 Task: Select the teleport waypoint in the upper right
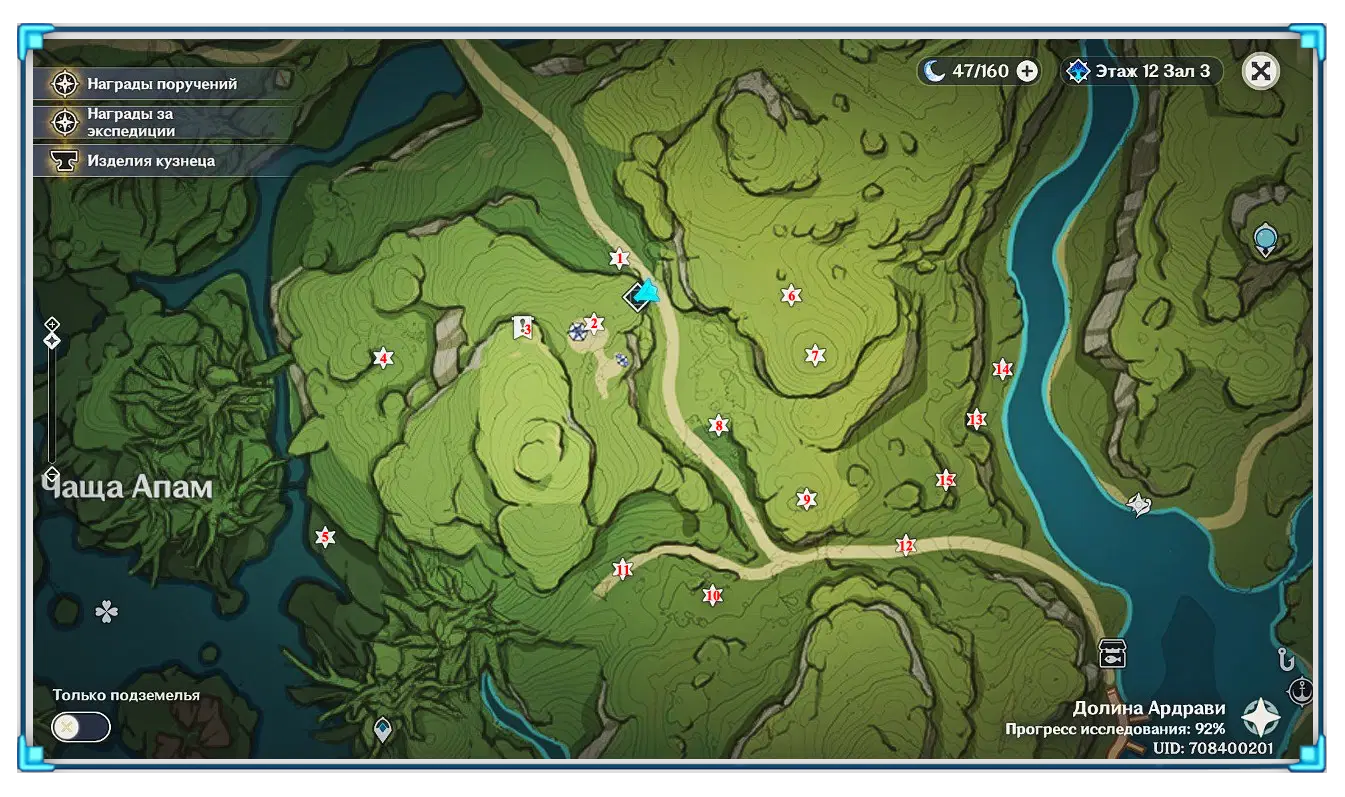point(1265,239)
